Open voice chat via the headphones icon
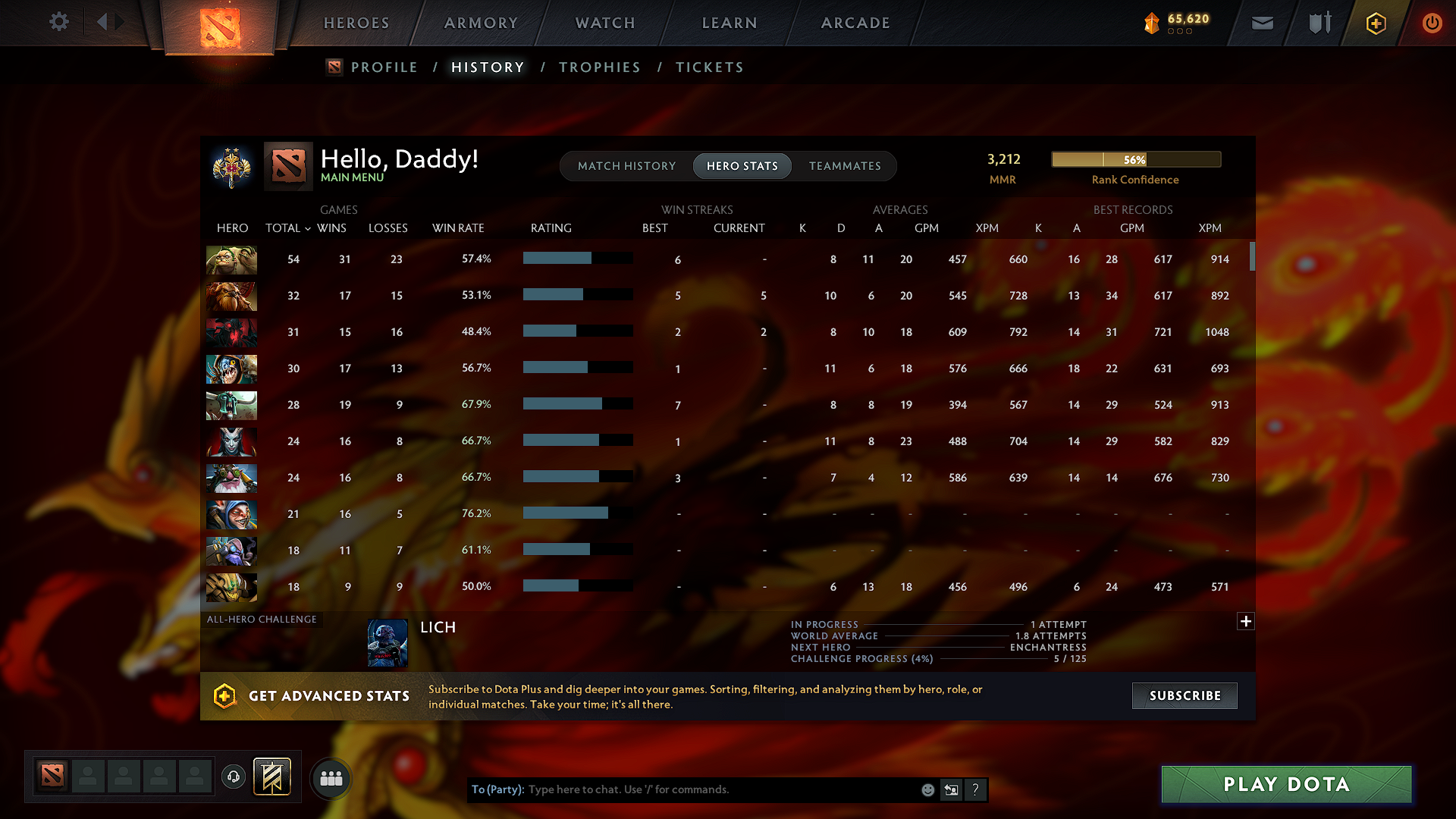Screen dimensions: 1456x819 click(233, 777)
